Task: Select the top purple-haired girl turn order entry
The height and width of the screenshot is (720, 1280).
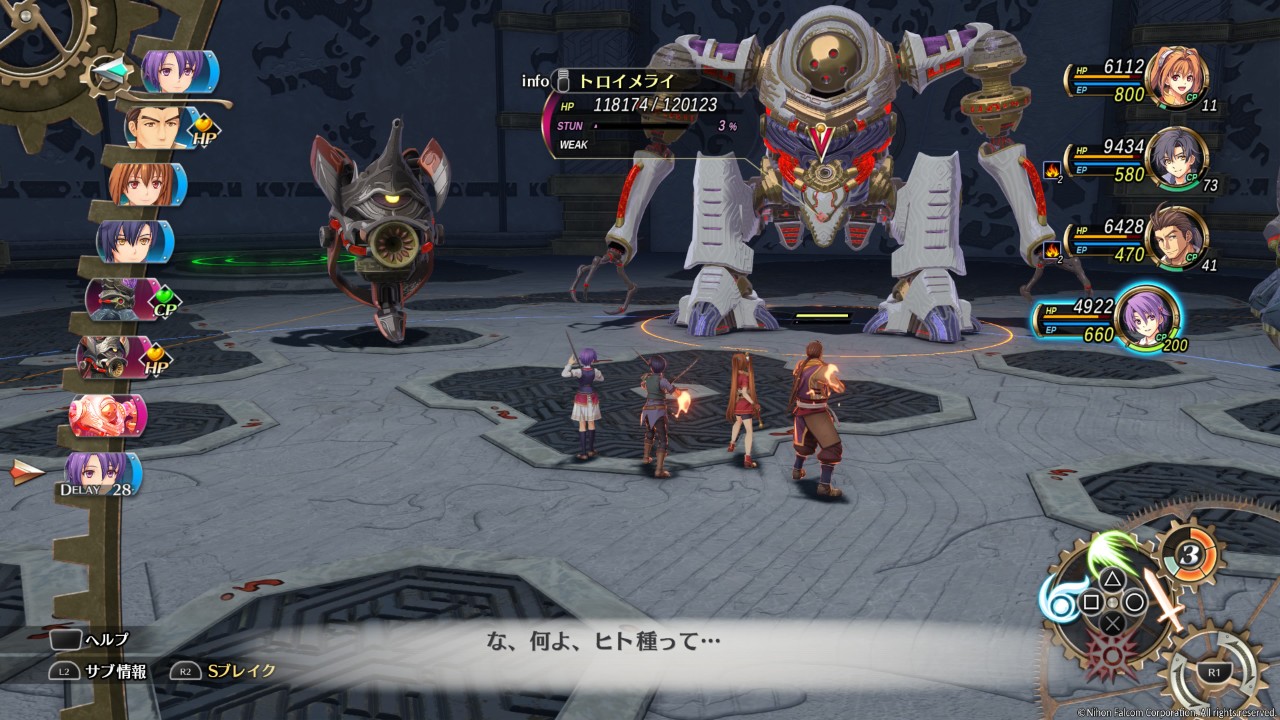Action: (177, 71)
